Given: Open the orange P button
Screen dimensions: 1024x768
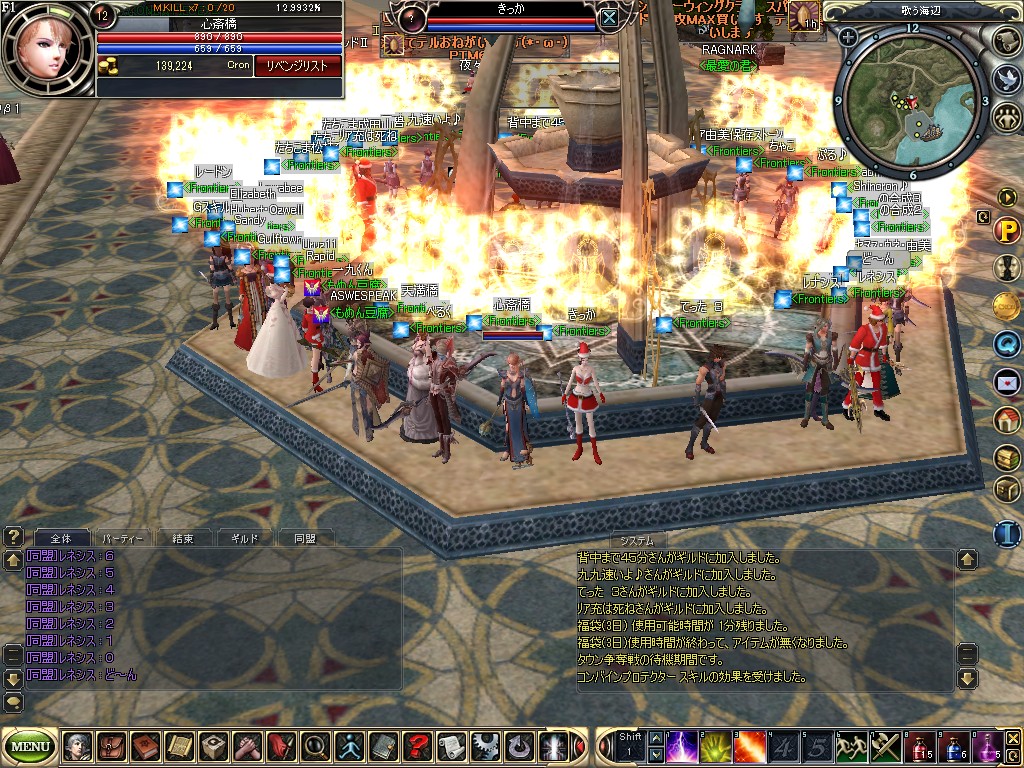Looking at the screenshot, I should tap(1006, 231).
